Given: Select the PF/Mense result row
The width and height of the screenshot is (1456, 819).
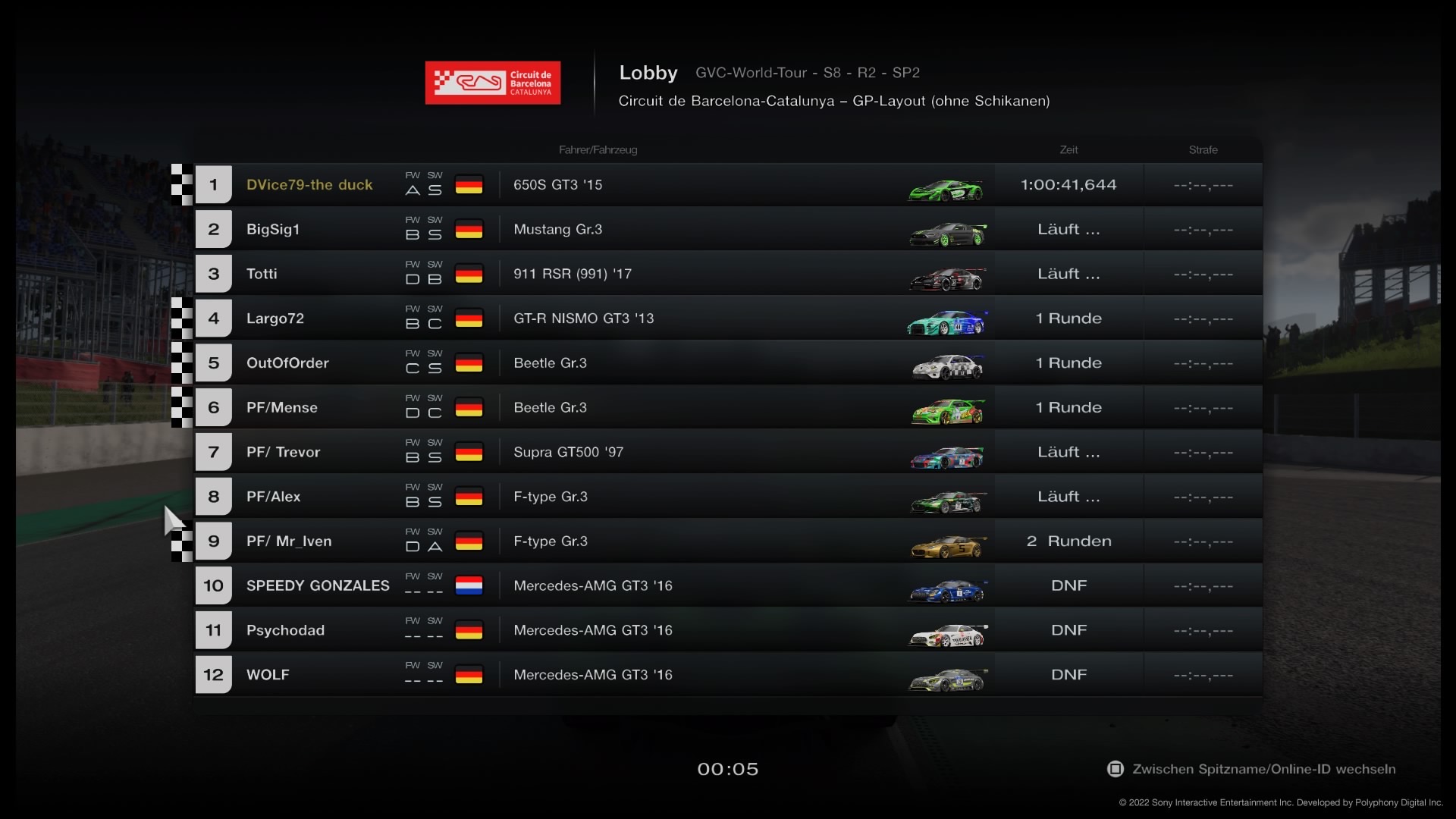Looking at the screenshot, I should [x=282, y=408].
